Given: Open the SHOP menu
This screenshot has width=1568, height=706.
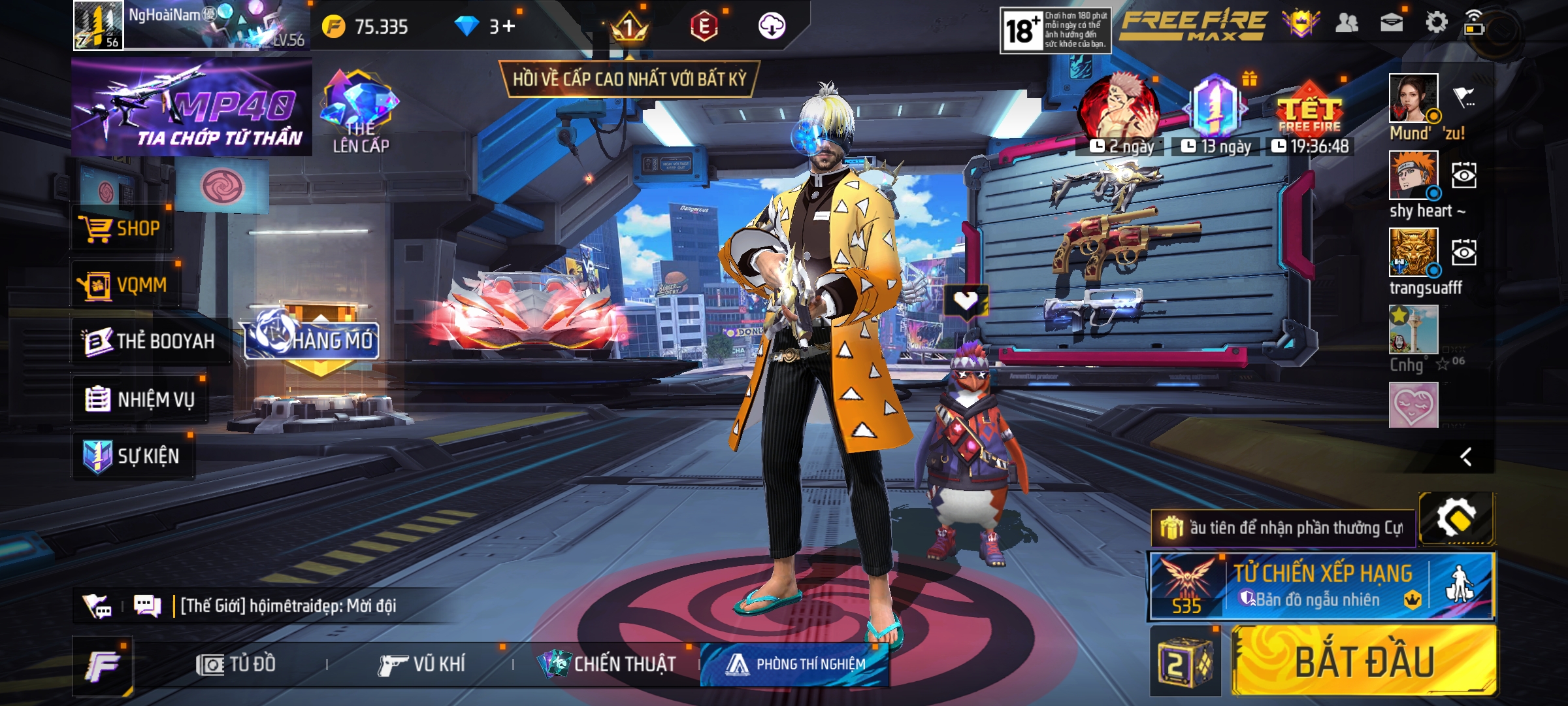Looking at the screenshot, I should (x=122, y=229).
